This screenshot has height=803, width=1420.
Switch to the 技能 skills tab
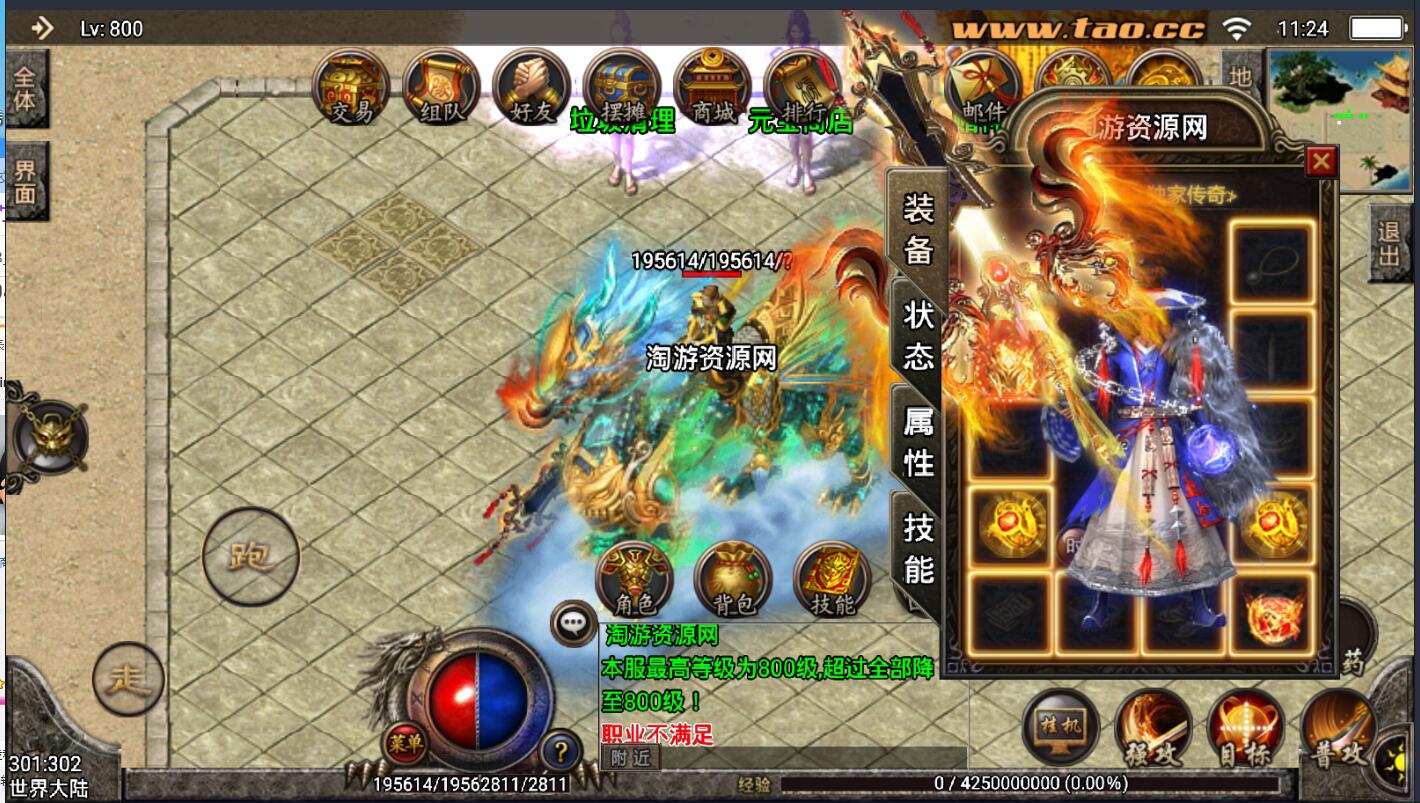(918, 547)
